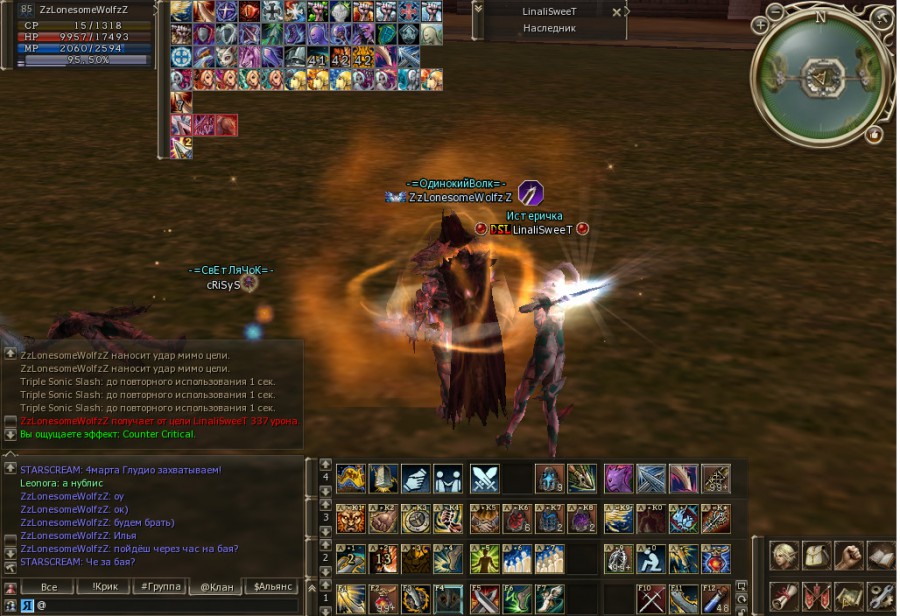Use the red heart potion hotbar slot
Screen dimensions: 900x616
point(715,558)
